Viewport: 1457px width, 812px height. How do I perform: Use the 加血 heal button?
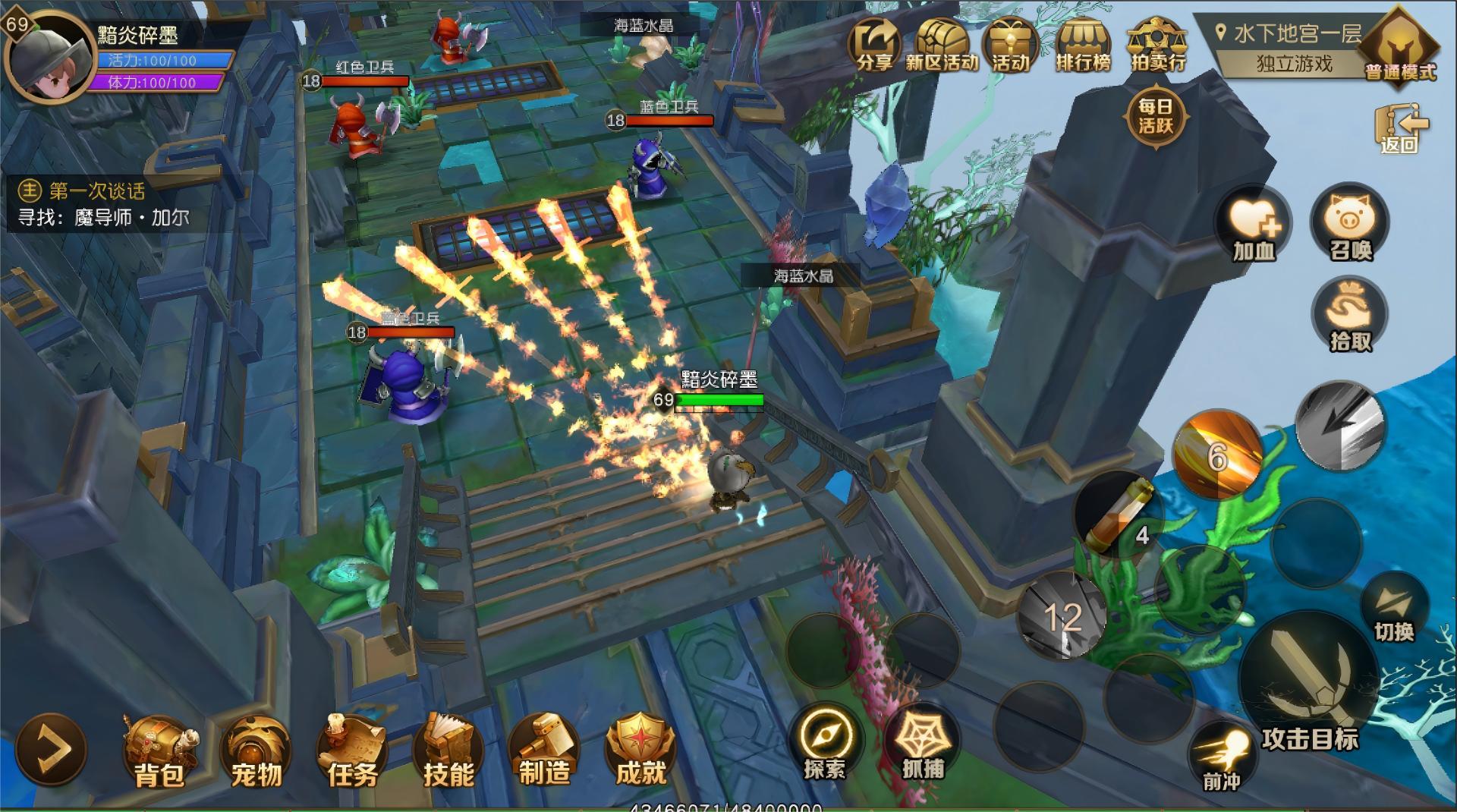point(1254,225)
